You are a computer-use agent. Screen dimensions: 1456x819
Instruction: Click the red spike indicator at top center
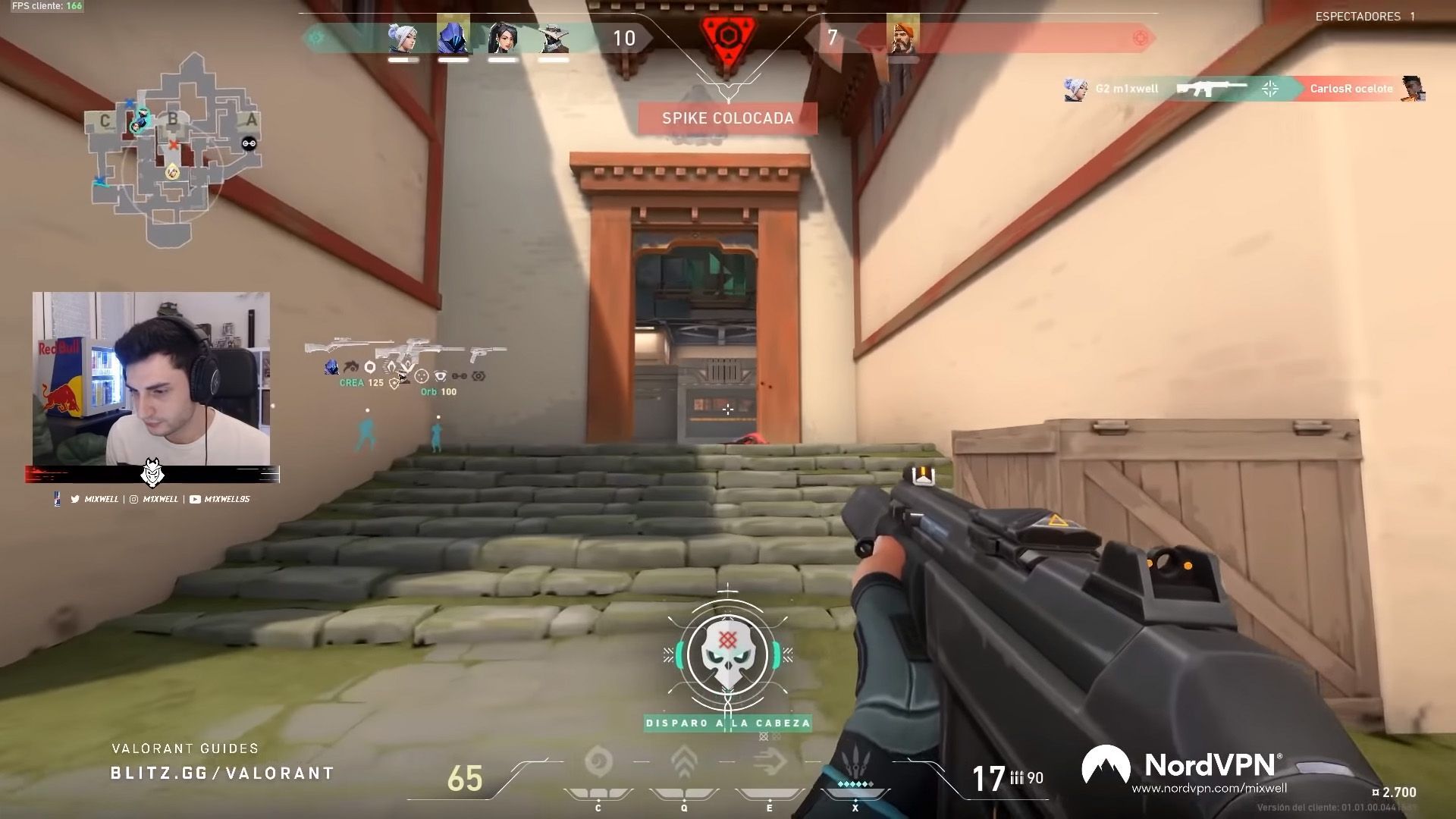pyautogui.click(x=728, y=38)
